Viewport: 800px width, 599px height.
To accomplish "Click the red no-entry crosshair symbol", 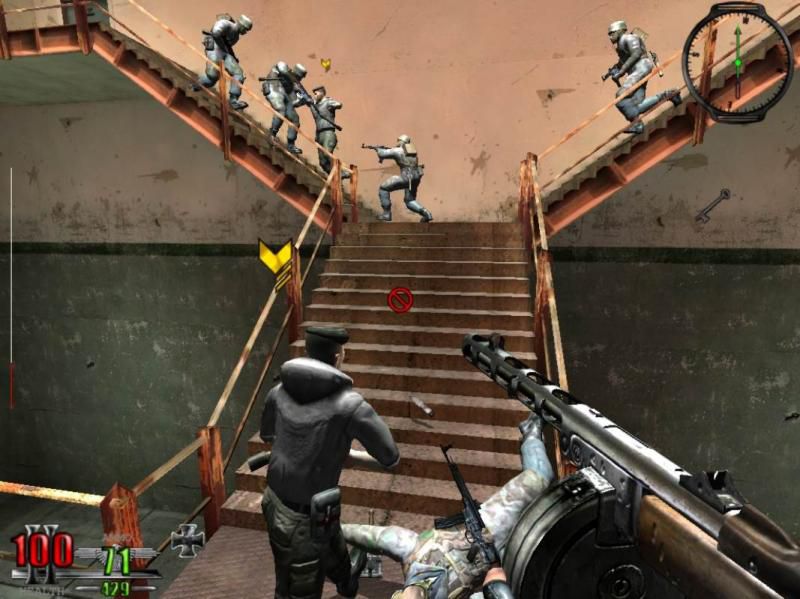I will click(x=400, y=300).
